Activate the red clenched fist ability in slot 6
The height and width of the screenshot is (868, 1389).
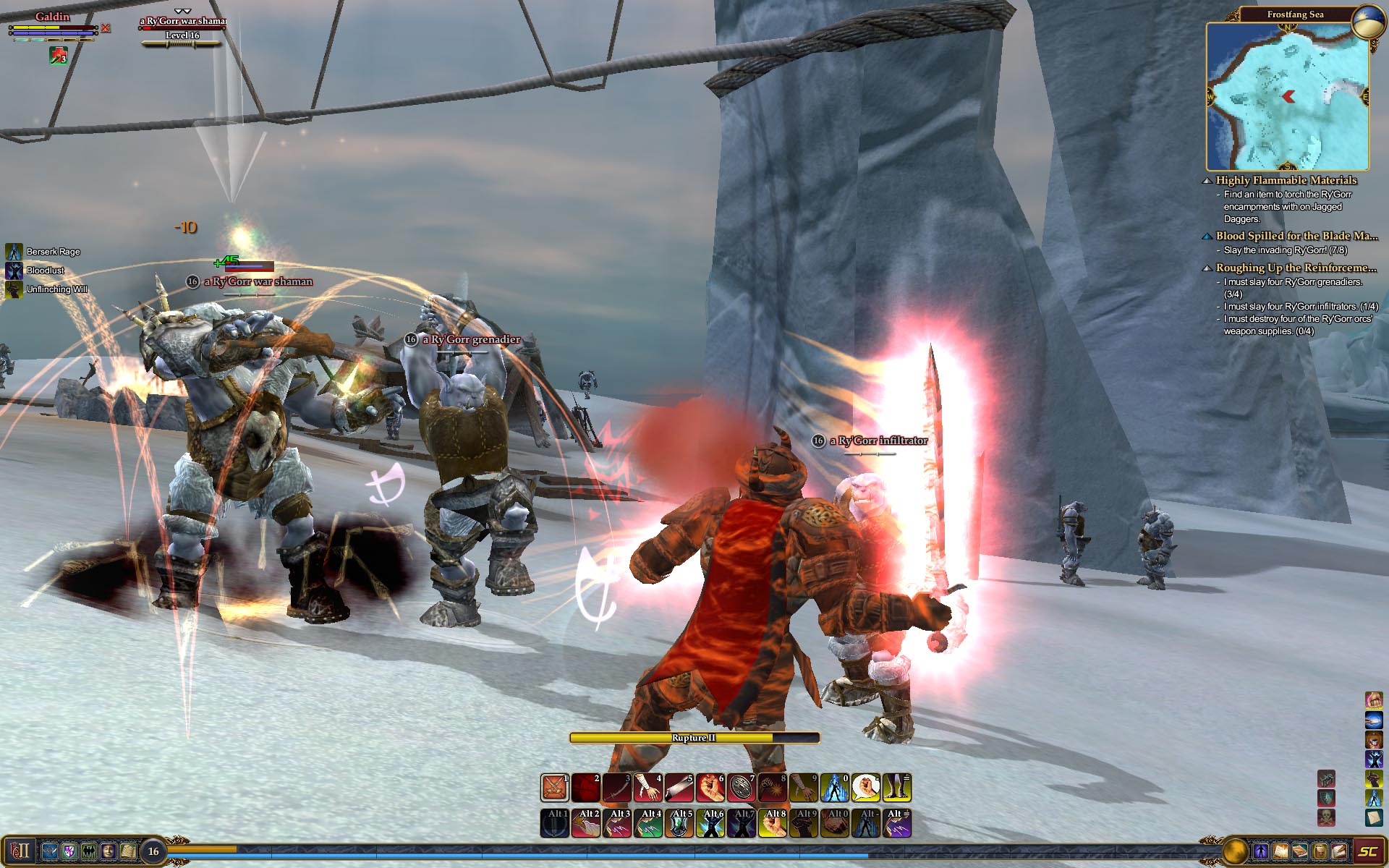710,788
